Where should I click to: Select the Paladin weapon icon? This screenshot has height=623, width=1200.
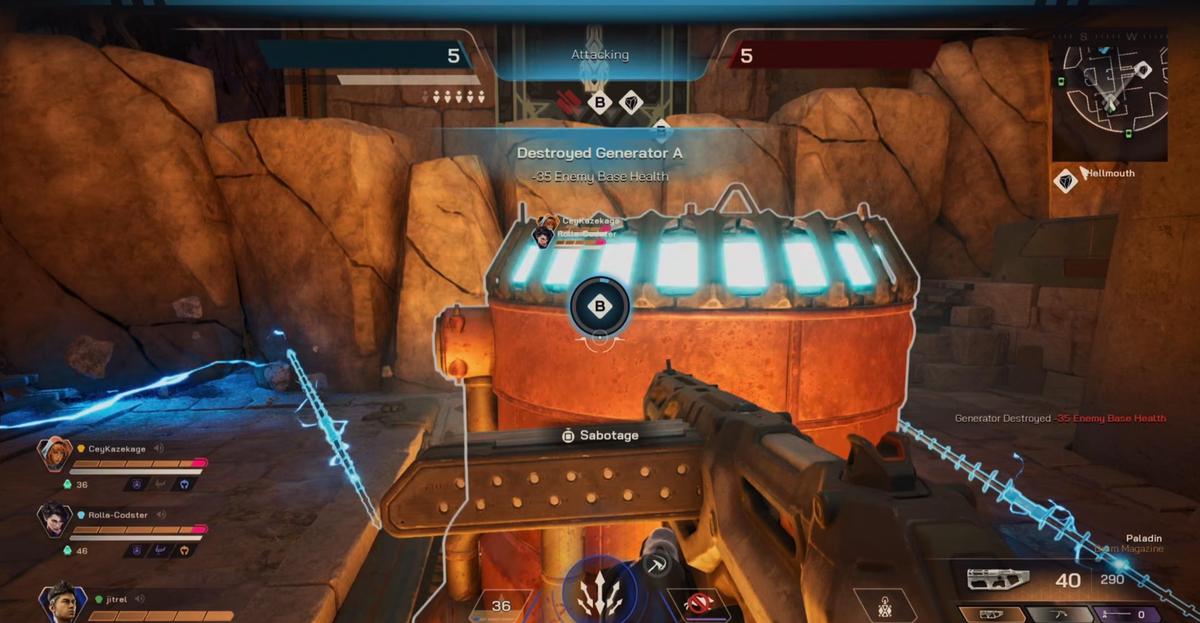[1000, 580]
